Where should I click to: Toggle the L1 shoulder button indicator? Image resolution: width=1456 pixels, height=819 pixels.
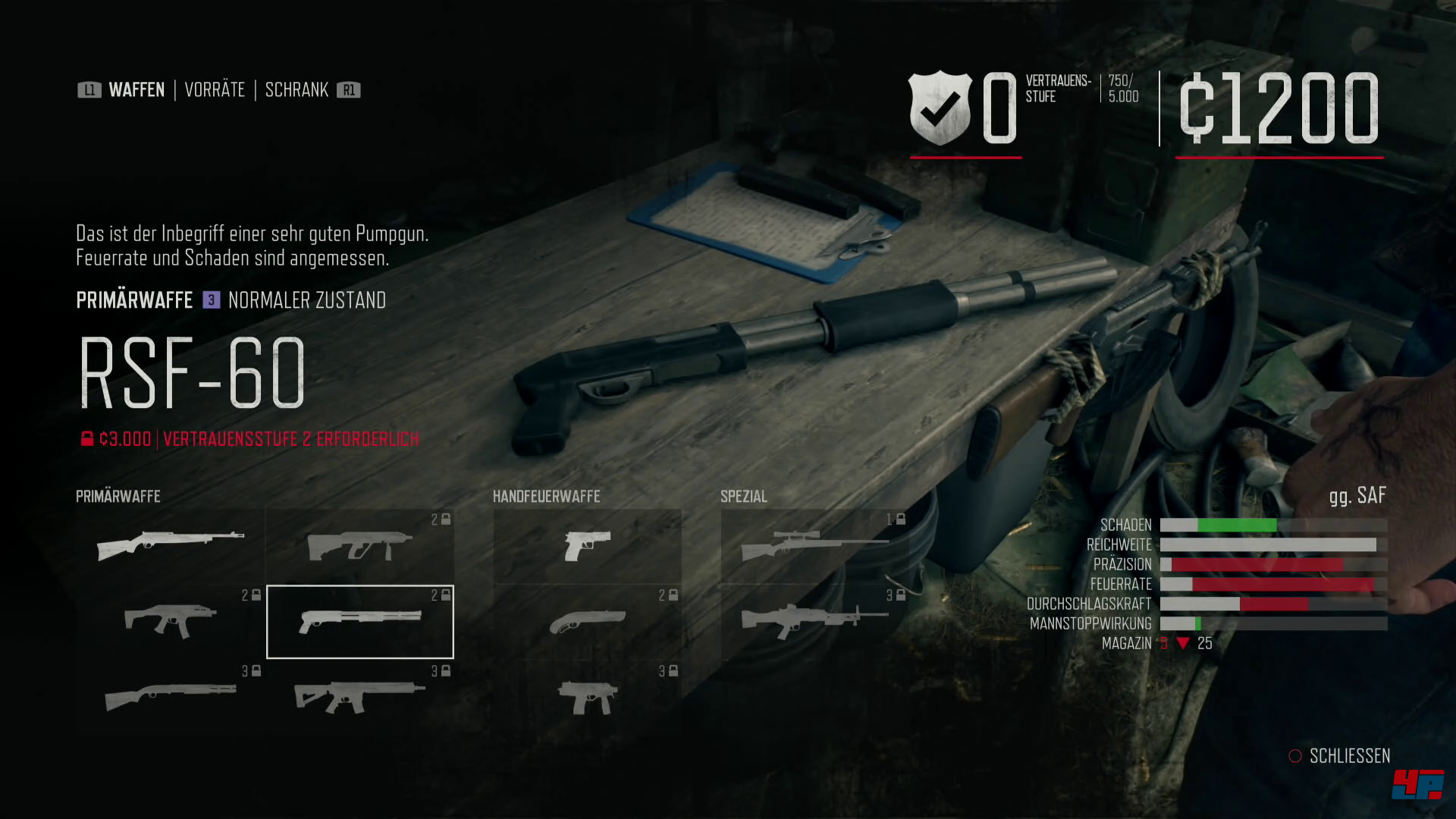click(89, 89)
